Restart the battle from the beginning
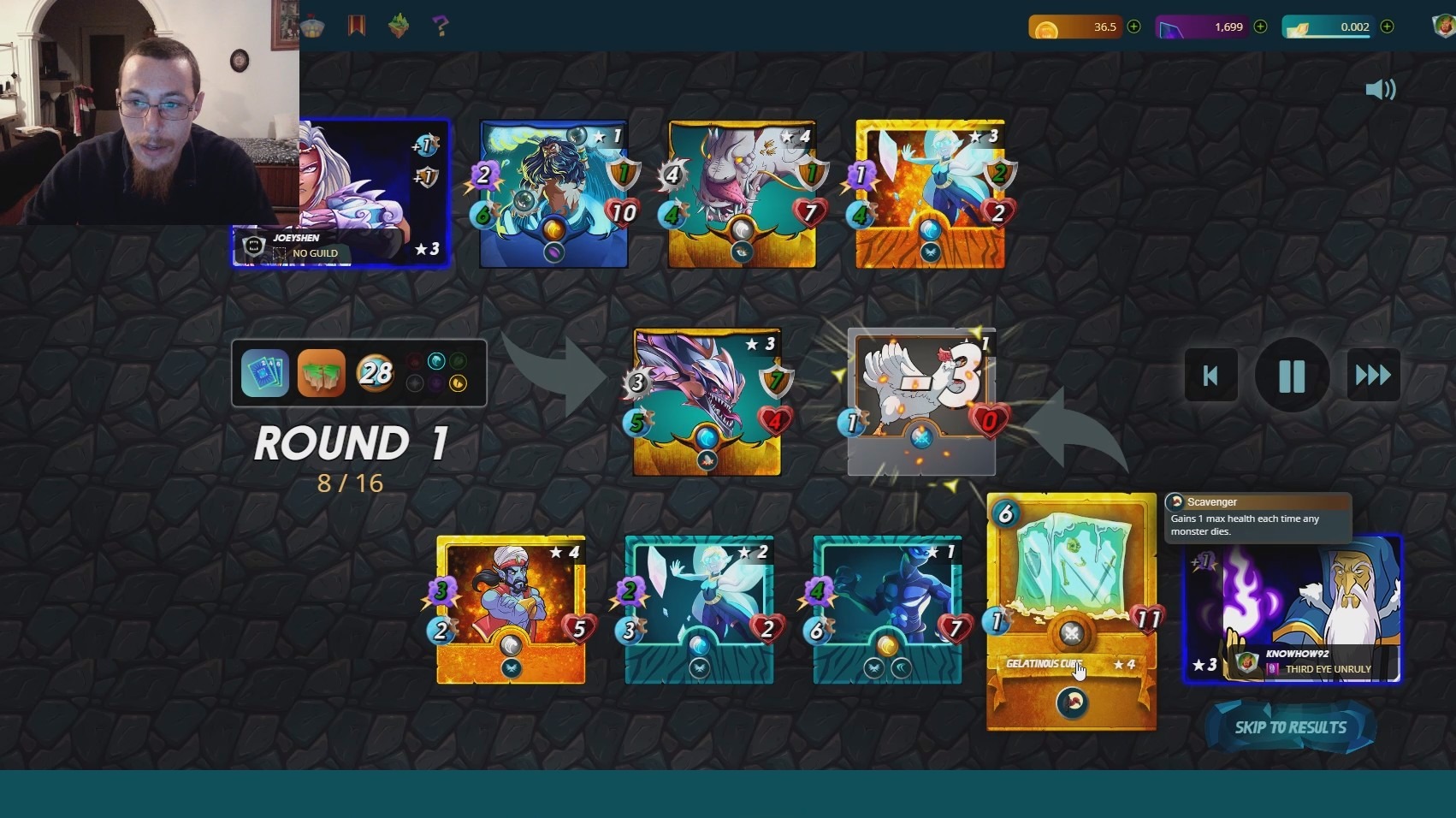The image size is (1456, 818). click(1210, 375)
